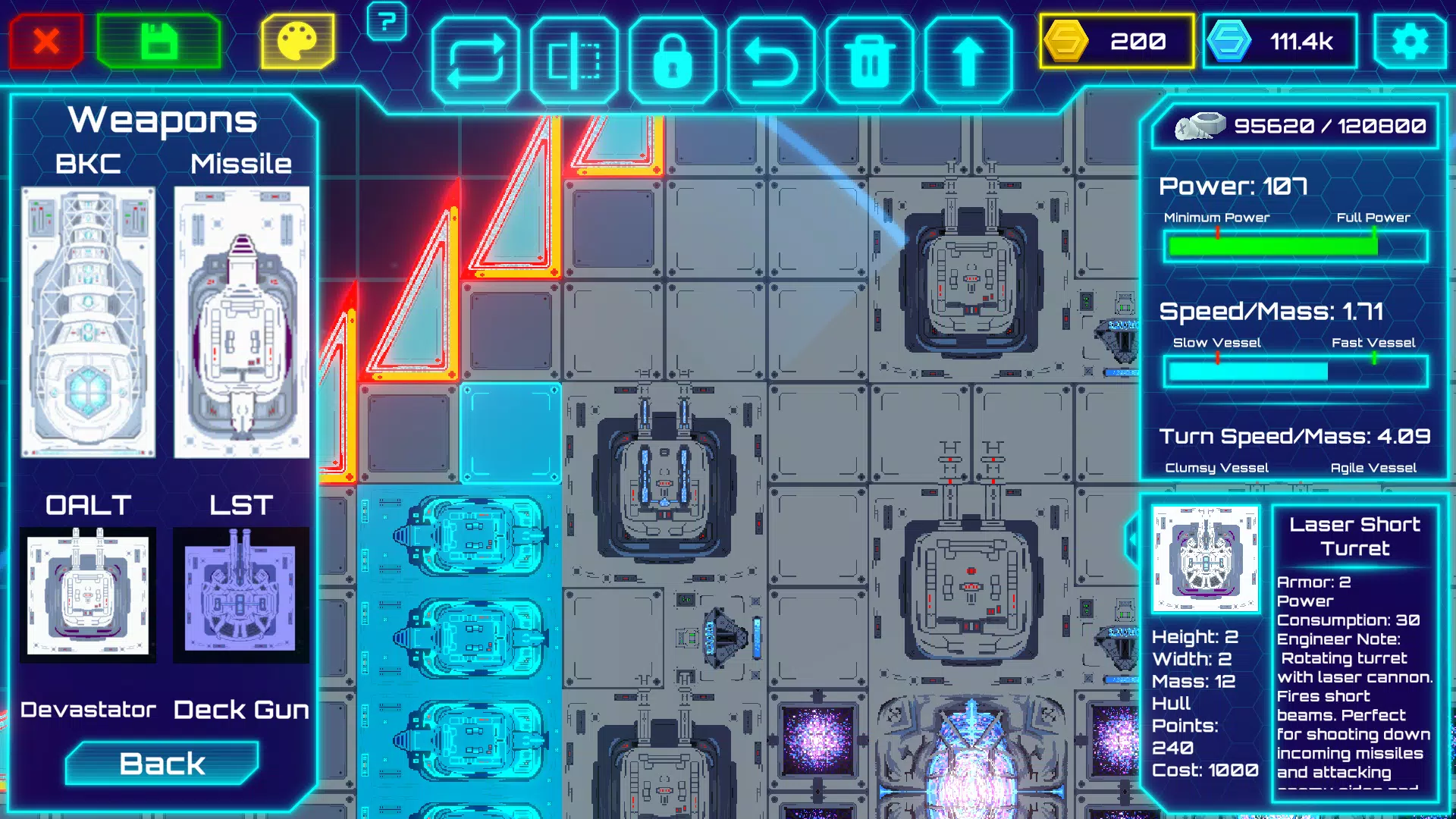This screenshot has width=1456, height=819.
Task: Open the Devastator weapon entry
Action: [x=87, y=711]
